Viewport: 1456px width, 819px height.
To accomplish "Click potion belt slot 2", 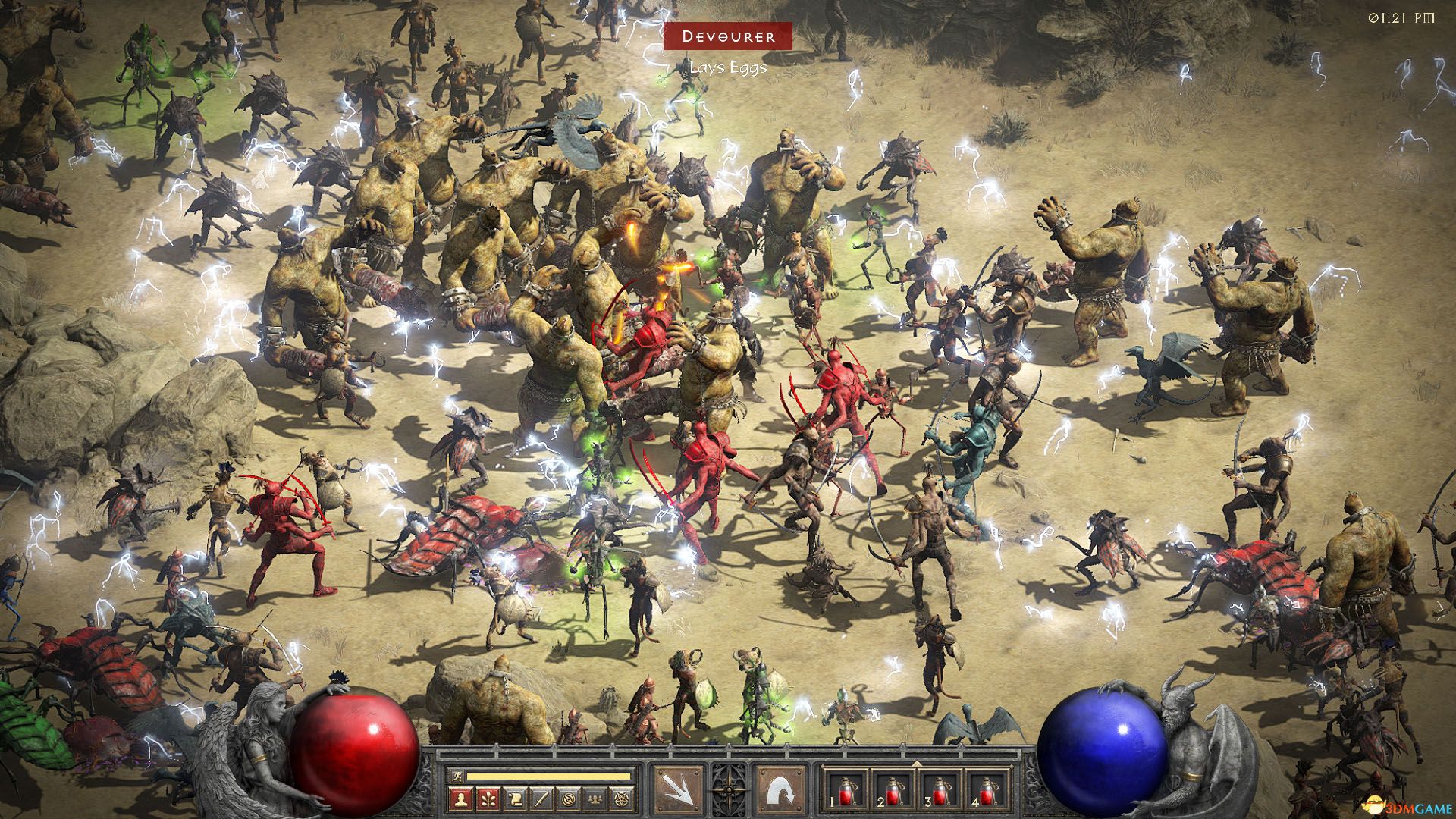I will [x=892, y=792].
